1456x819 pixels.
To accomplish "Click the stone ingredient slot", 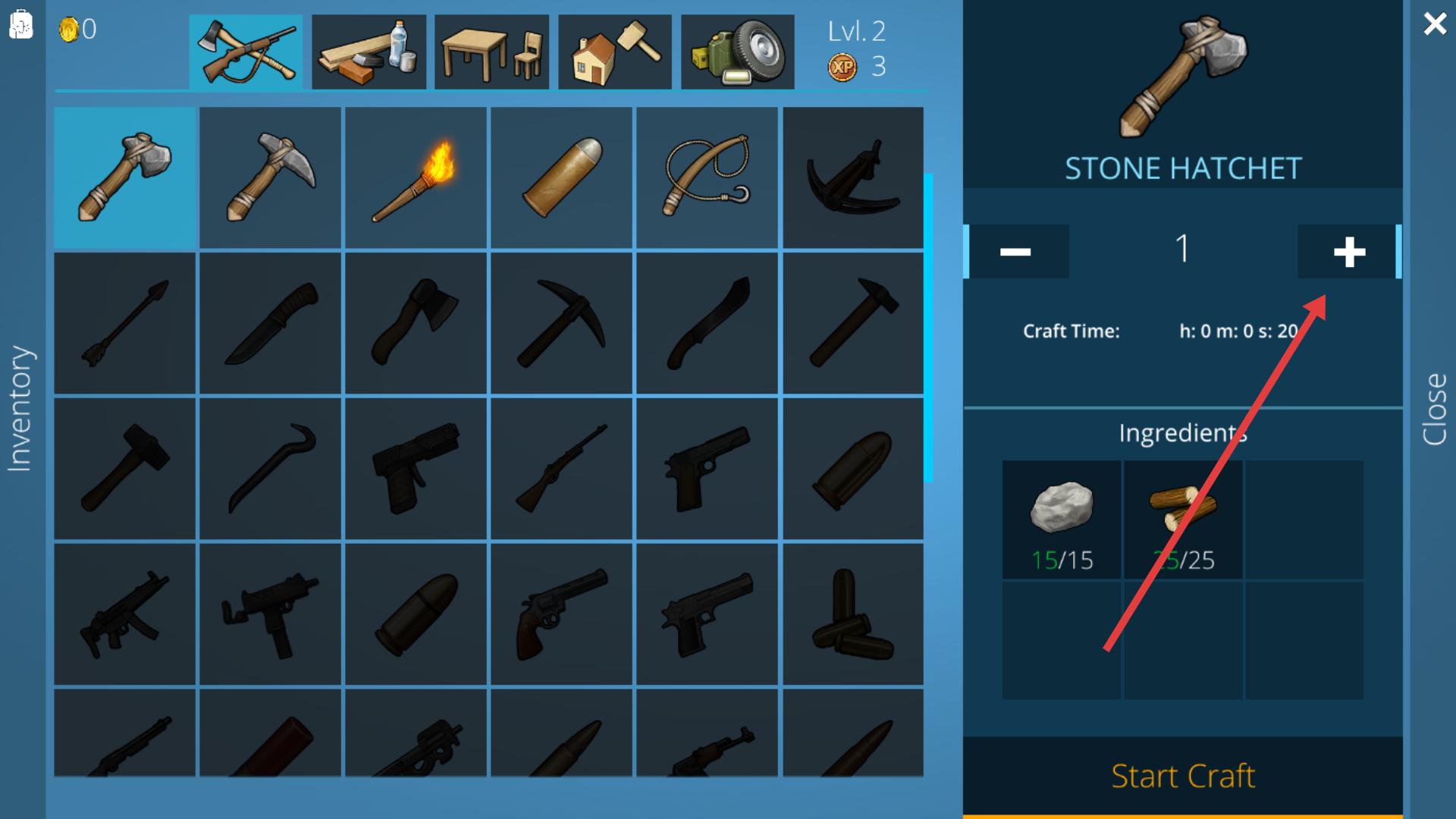I will pyautogui.click(x=1062, y=519).
